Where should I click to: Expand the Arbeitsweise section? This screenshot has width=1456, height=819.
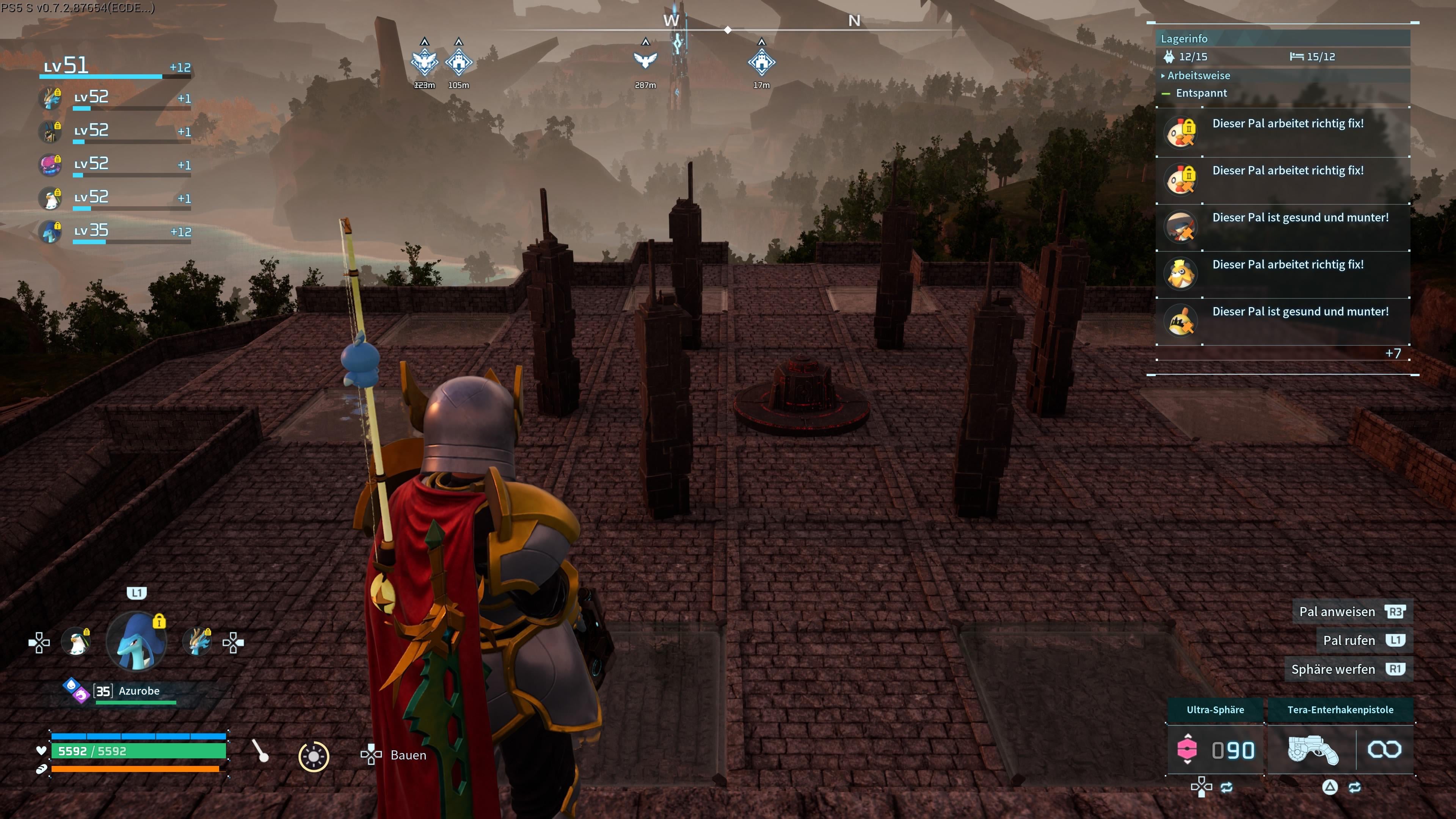(1198, 76)
